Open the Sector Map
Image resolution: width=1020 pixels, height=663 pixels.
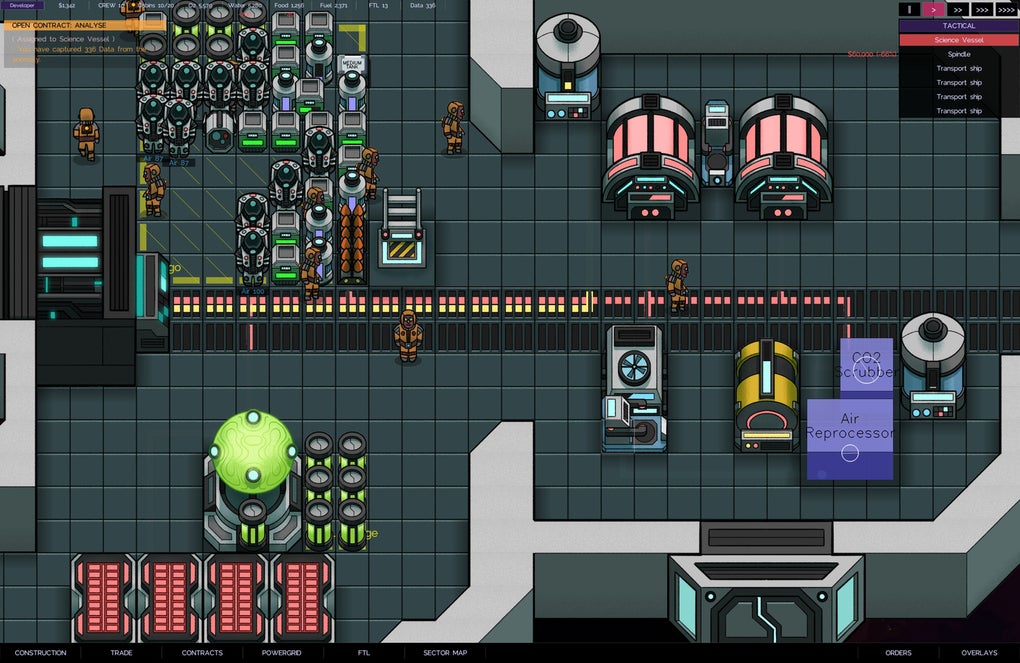445,653
